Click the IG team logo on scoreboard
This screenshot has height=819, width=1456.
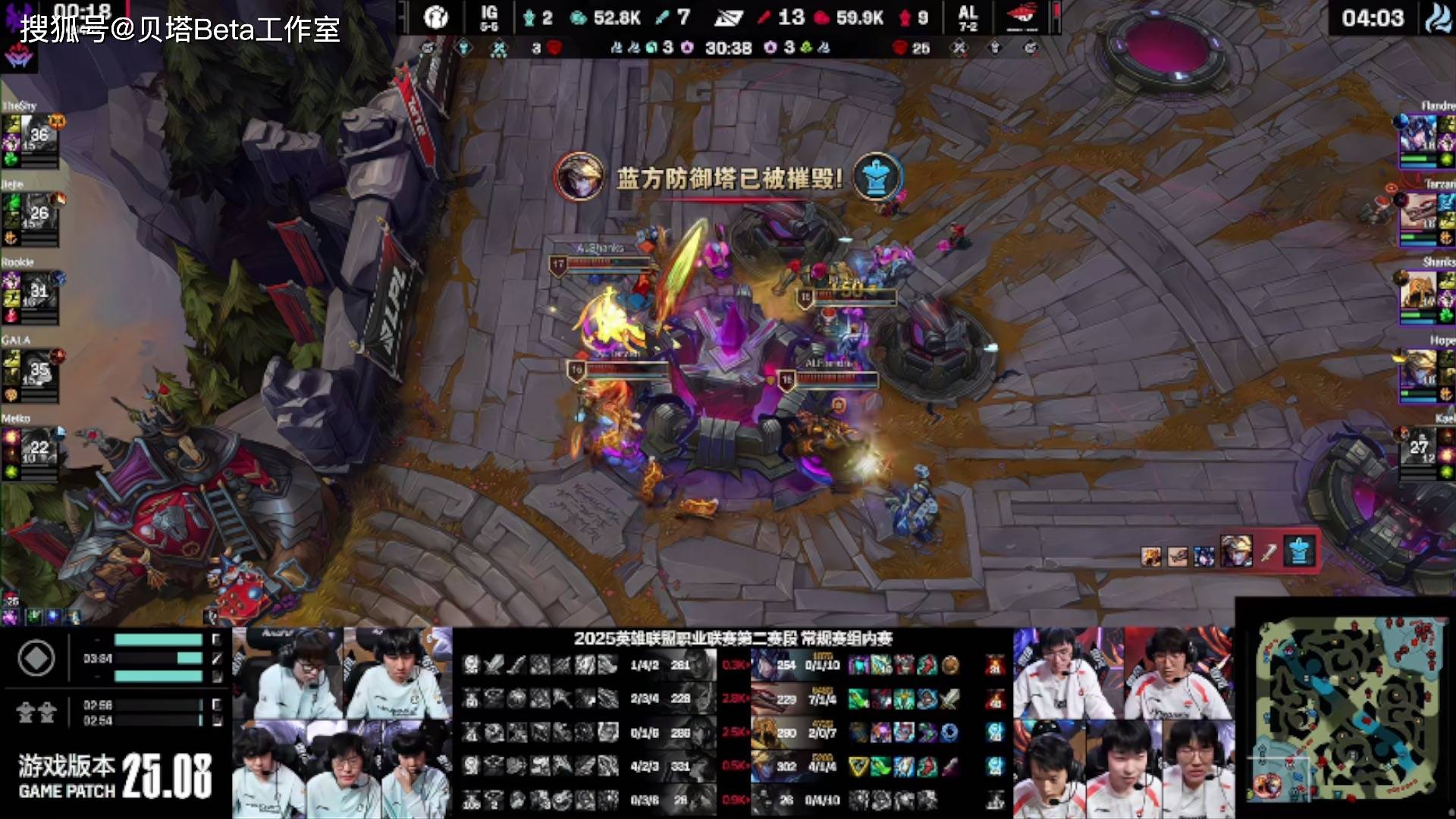pyautogui.click(x=436, y=17)
